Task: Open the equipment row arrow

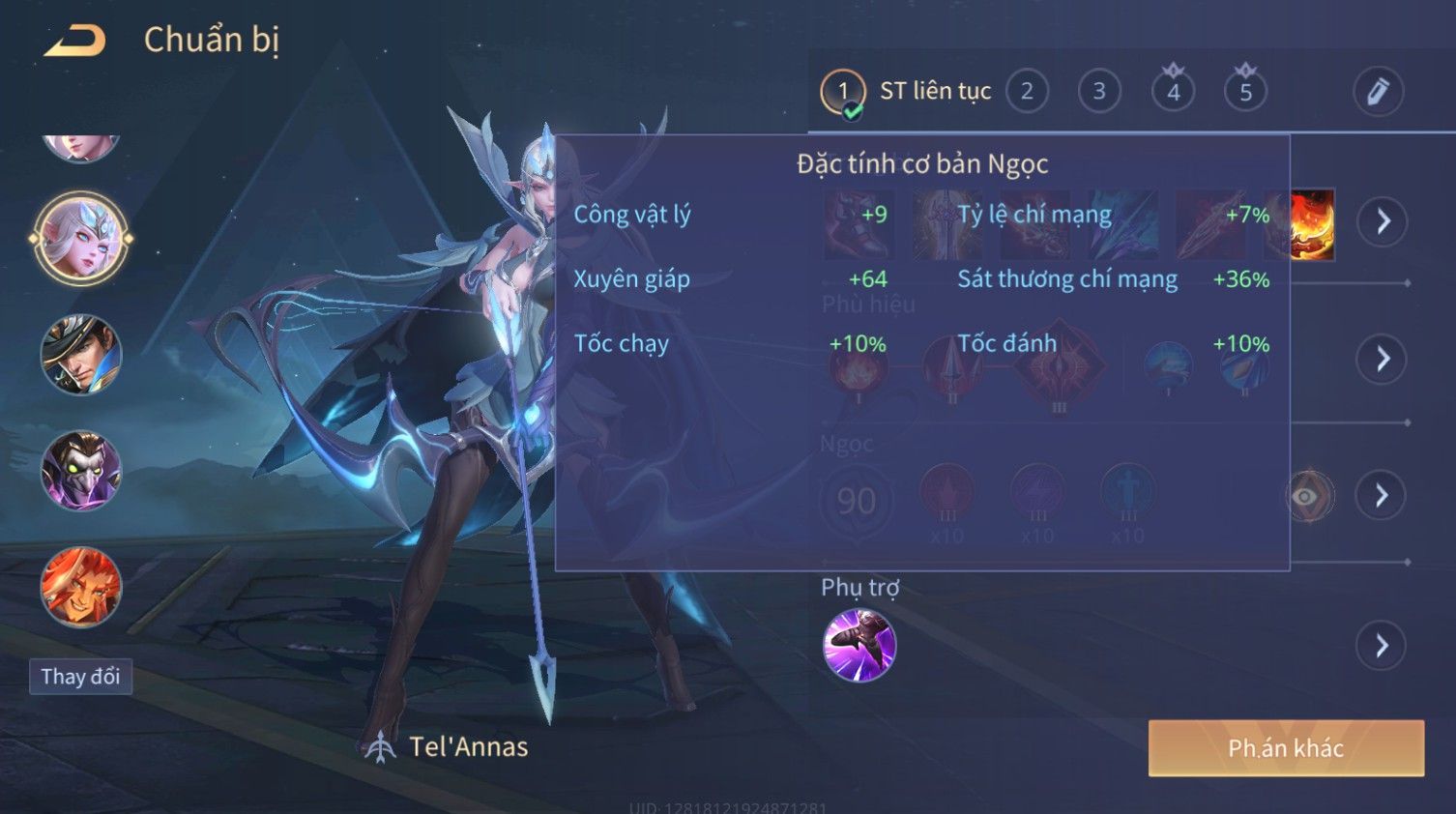Action: (x=1383, y=221)
